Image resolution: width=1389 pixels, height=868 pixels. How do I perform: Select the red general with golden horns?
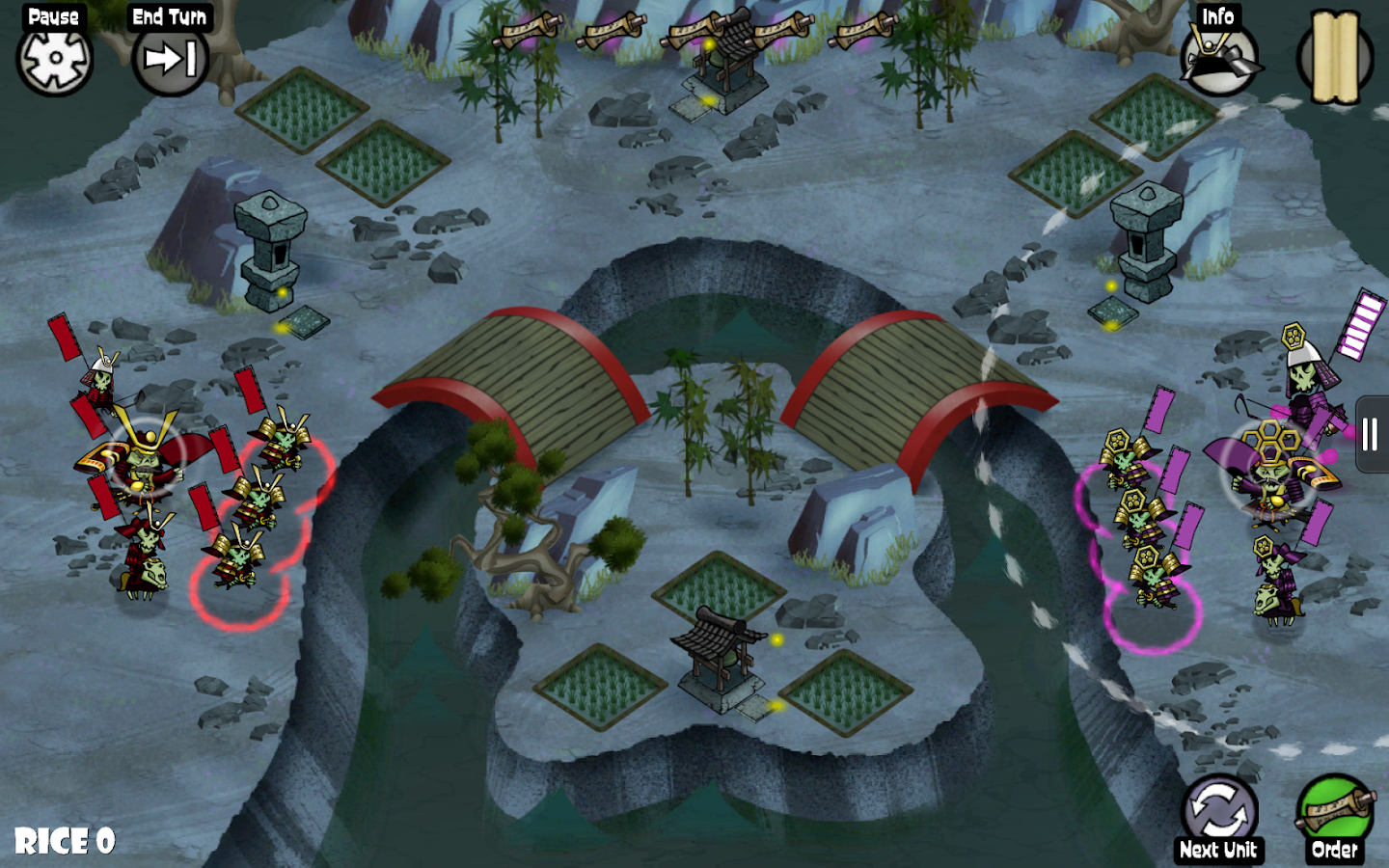point(143,459)
